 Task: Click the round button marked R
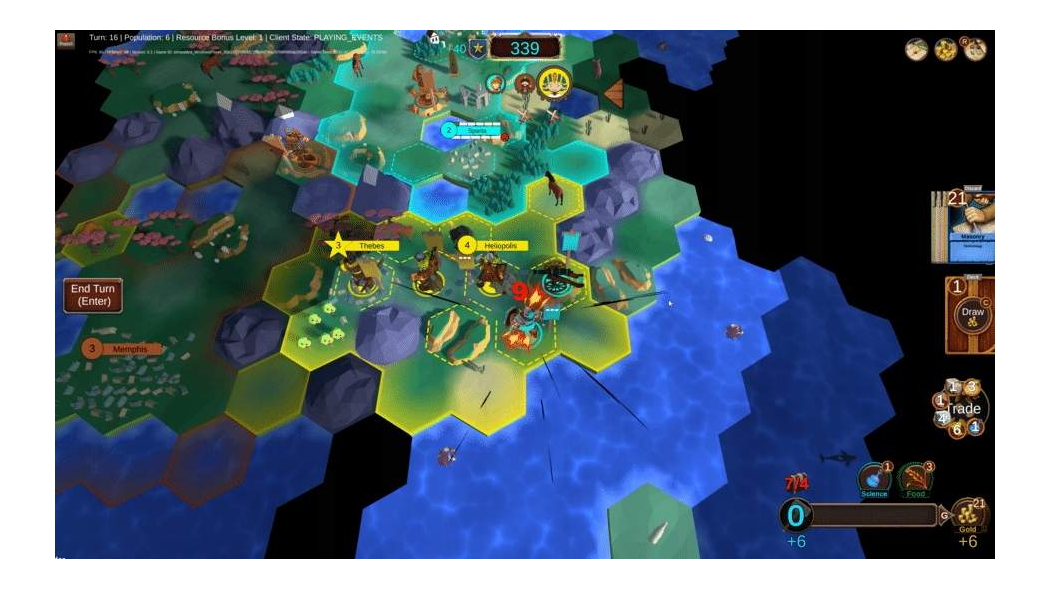coord(975,49)
